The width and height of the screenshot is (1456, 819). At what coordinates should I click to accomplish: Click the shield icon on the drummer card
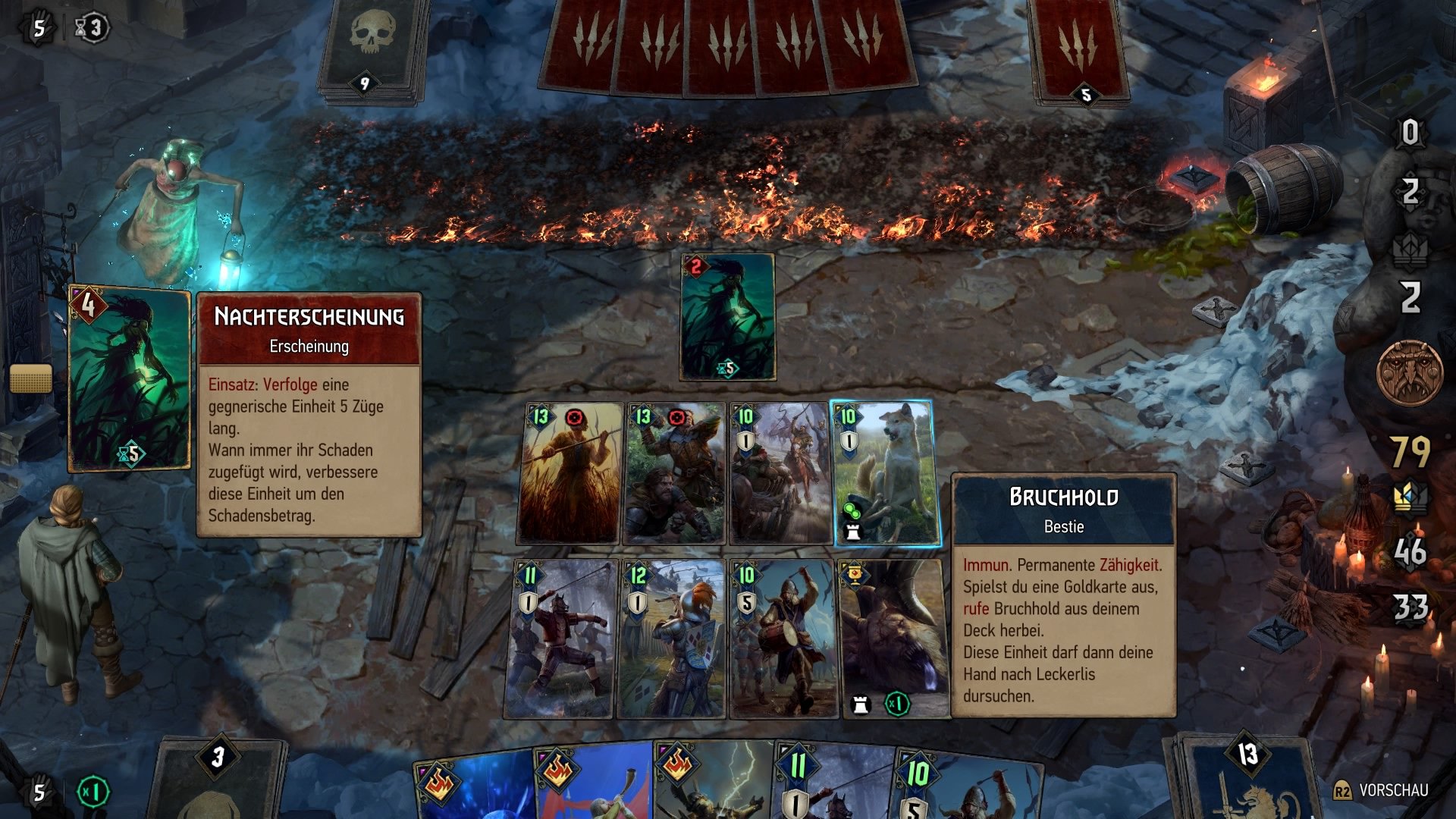[x=747, y=603]
